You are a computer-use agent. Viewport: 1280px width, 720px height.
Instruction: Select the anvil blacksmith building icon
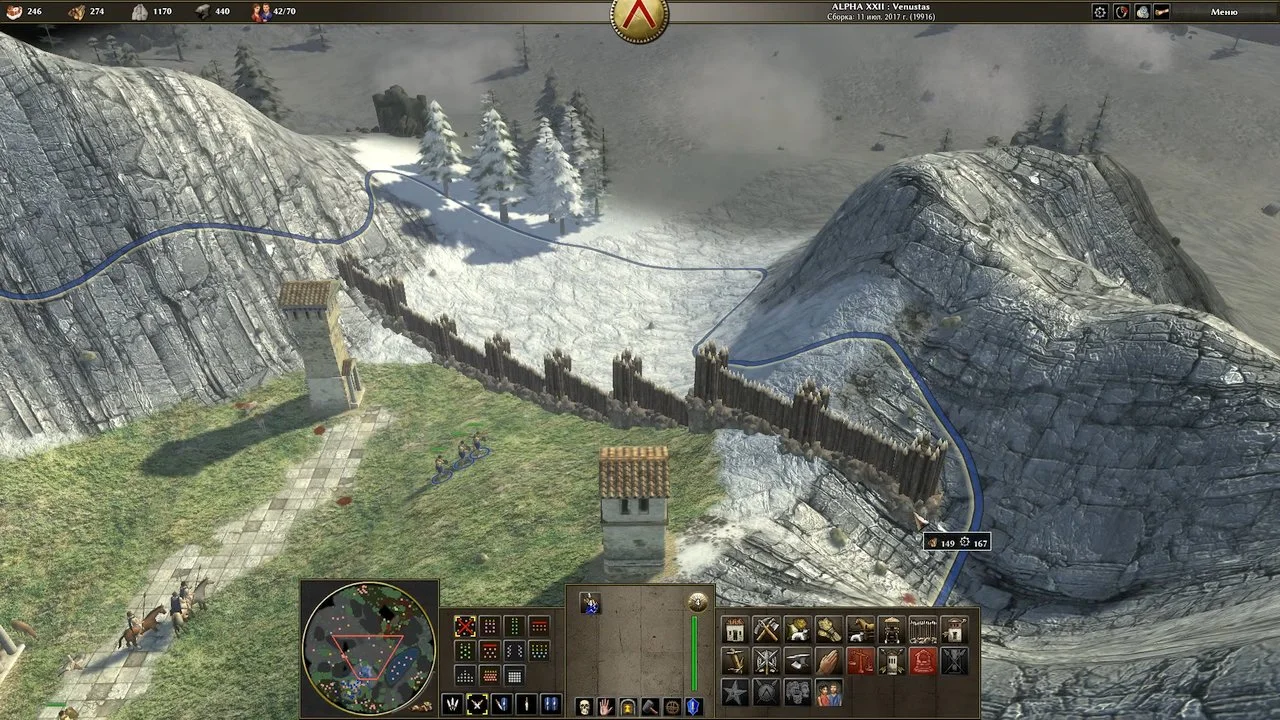coord(797,660)
